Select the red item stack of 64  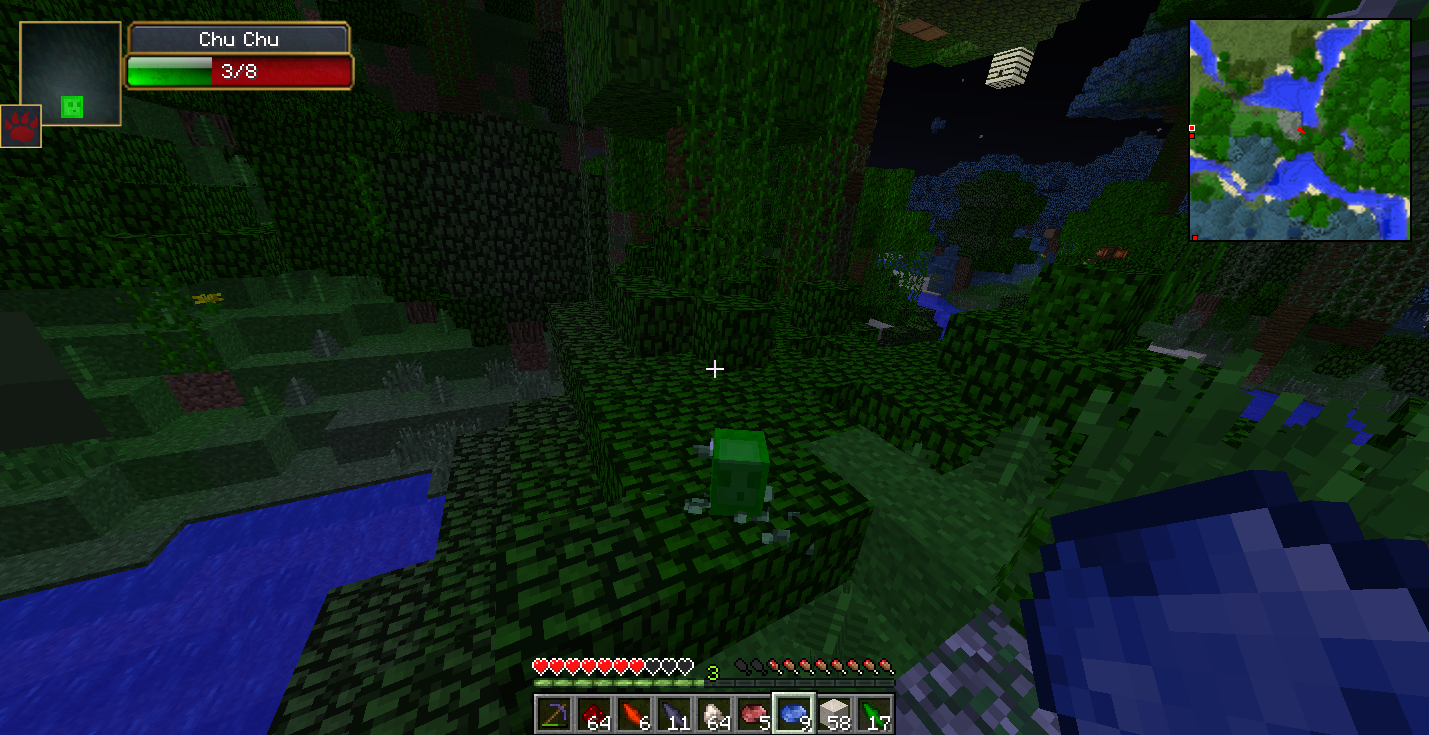(x=594, y=714)
